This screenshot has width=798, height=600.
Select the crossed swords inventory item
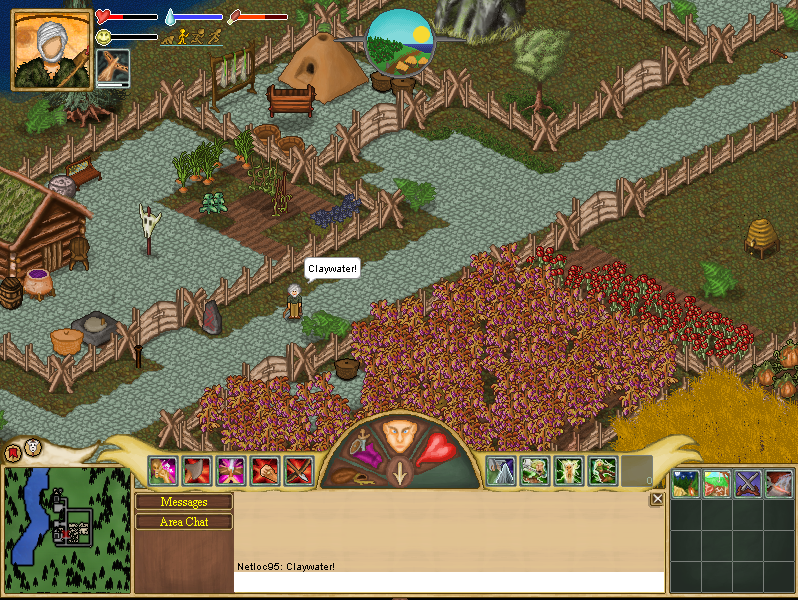[748, 484]
